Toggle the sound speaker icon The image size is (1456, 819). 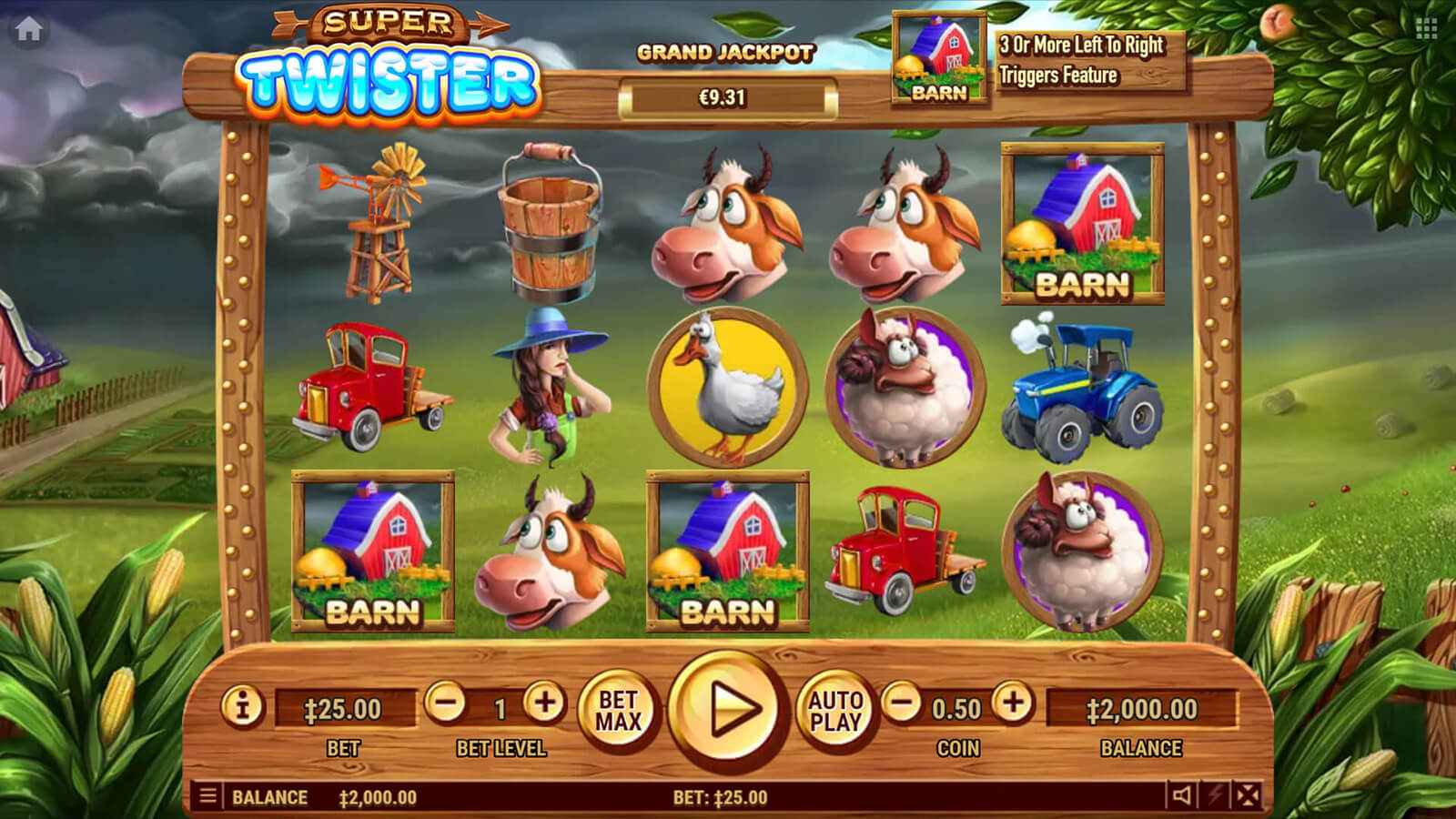[1182, 796]
